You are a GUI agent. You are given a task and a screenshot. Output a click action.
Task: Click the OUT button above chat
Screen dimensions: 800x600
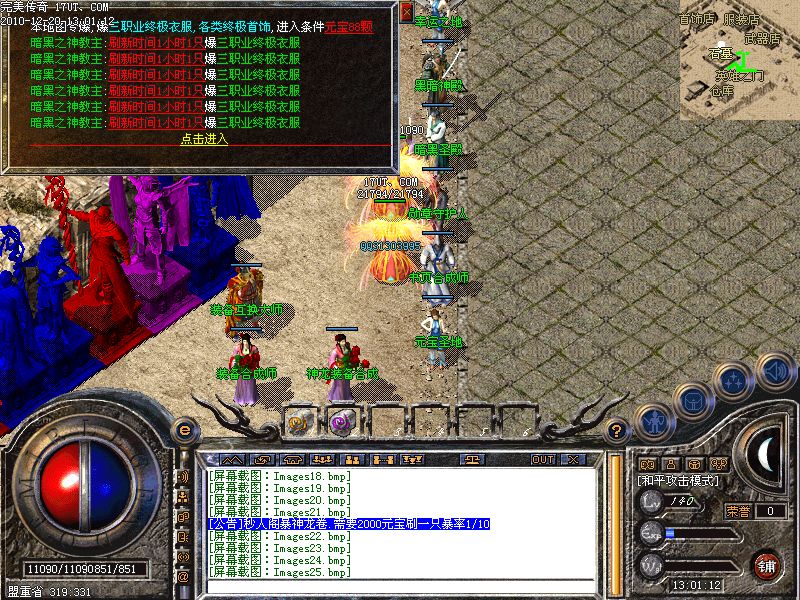(x=543, y=459)
